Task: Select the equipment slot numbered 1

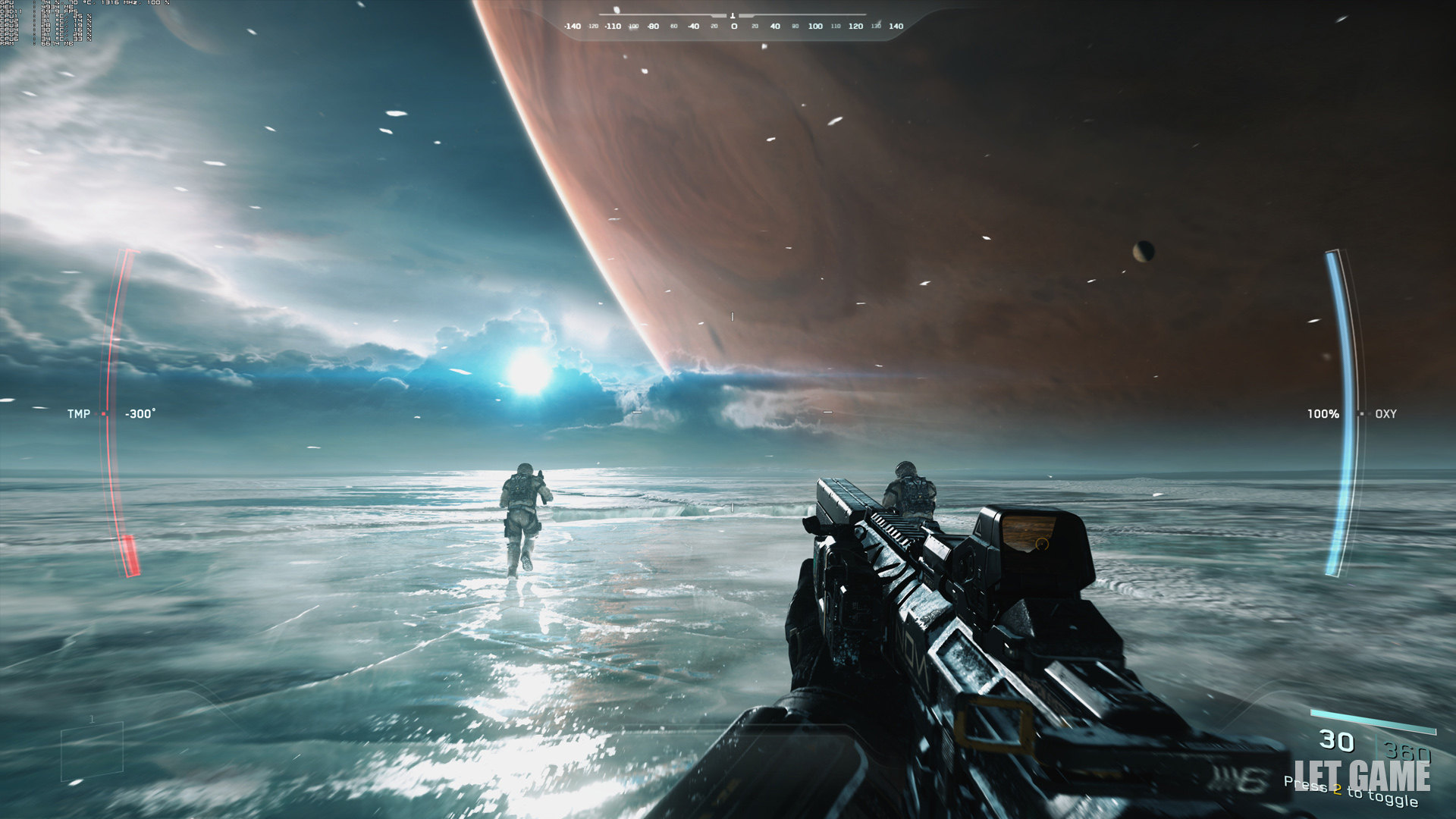Action: [x=92, y=752]
